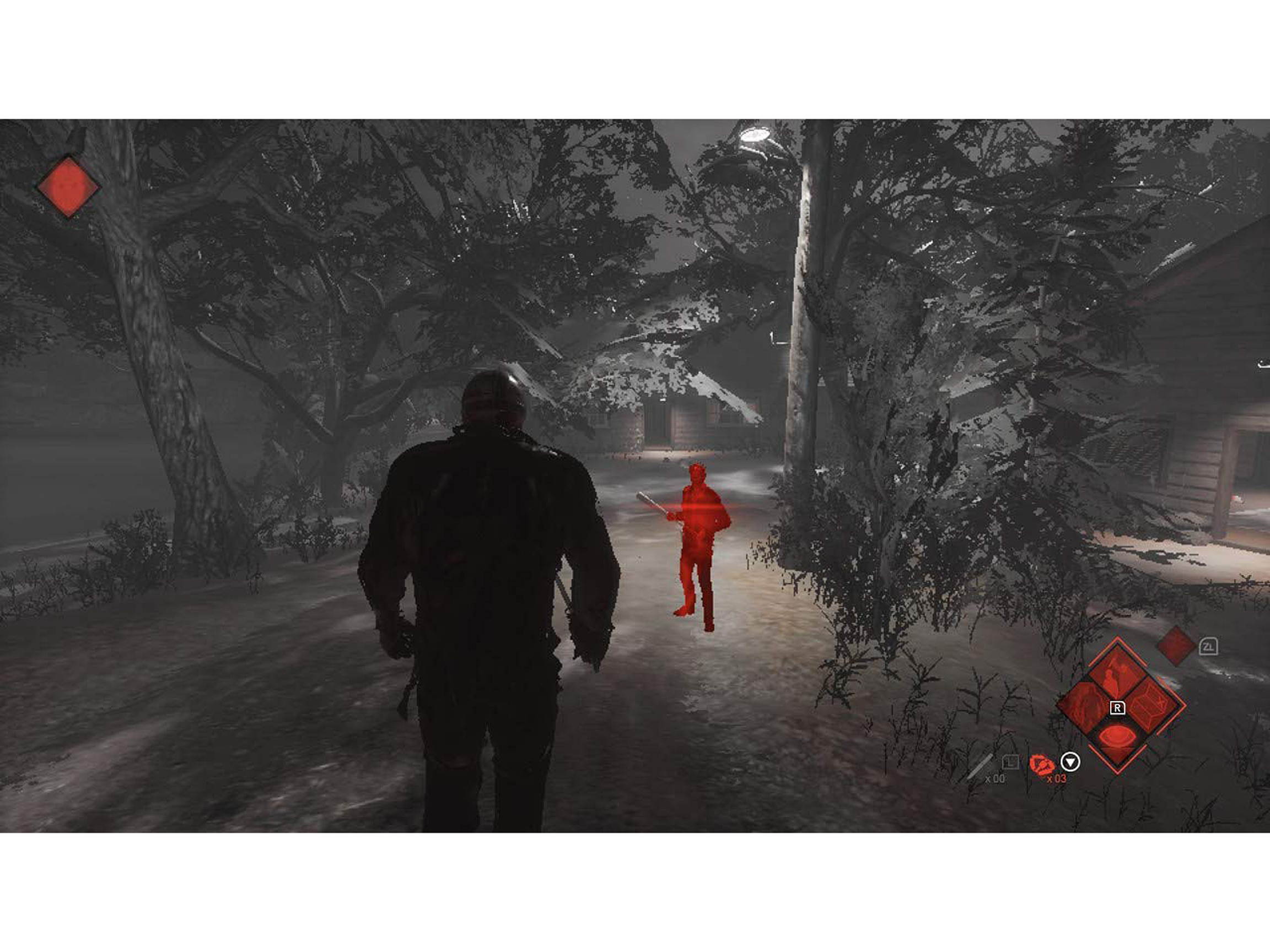Click the bear trap icon next to x03
Screen dimensions: 1270x952
1043,765
